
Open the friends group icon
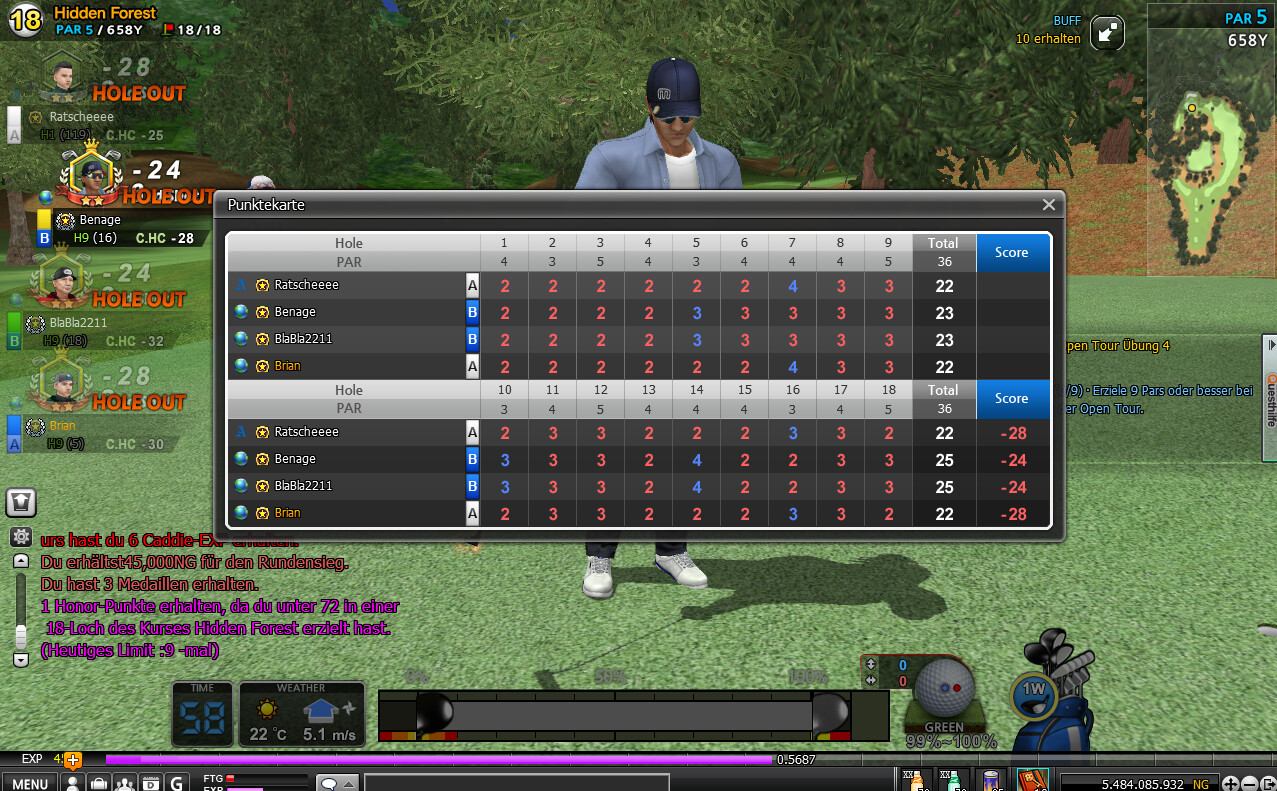pos(125,783)
